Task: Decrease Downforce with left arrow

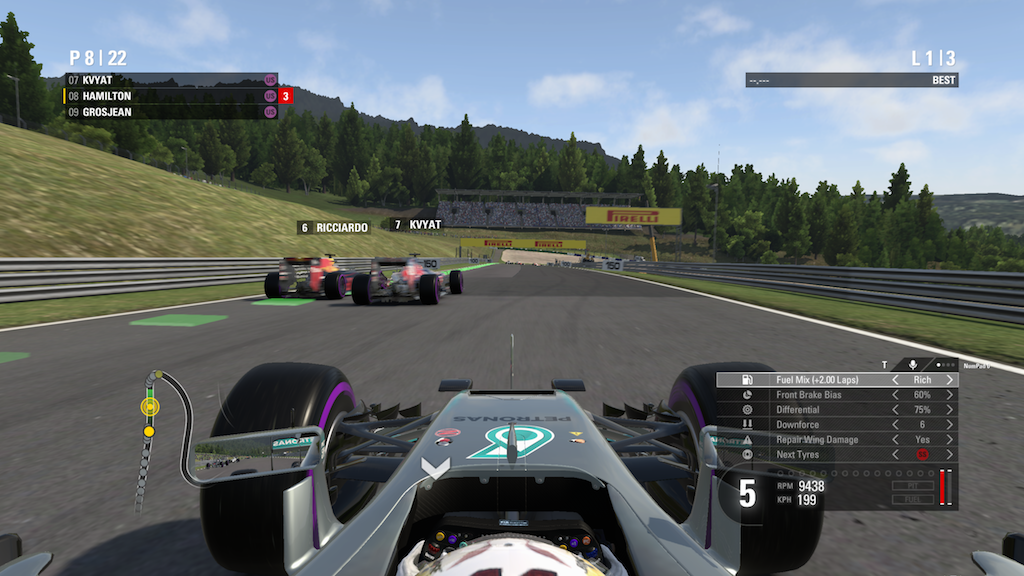Action: pyautogui.click(x=894, y=425)
